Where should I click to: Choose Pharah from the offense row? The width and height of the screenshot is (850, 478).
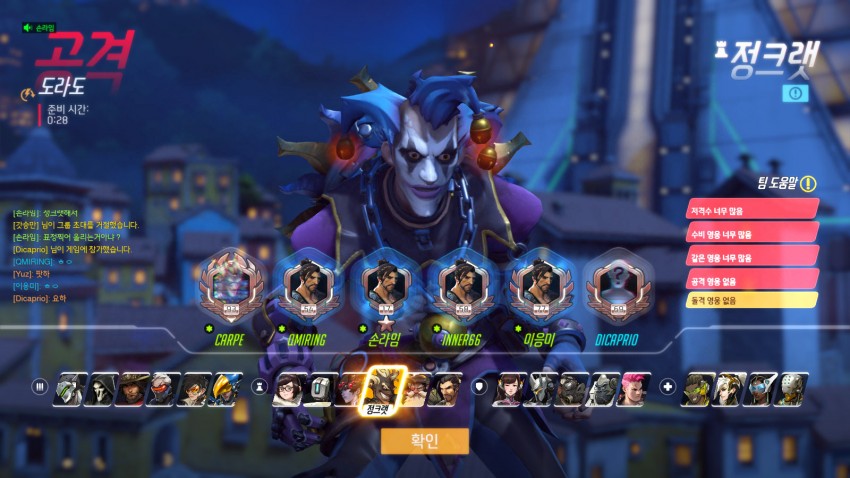pos(222,388)
